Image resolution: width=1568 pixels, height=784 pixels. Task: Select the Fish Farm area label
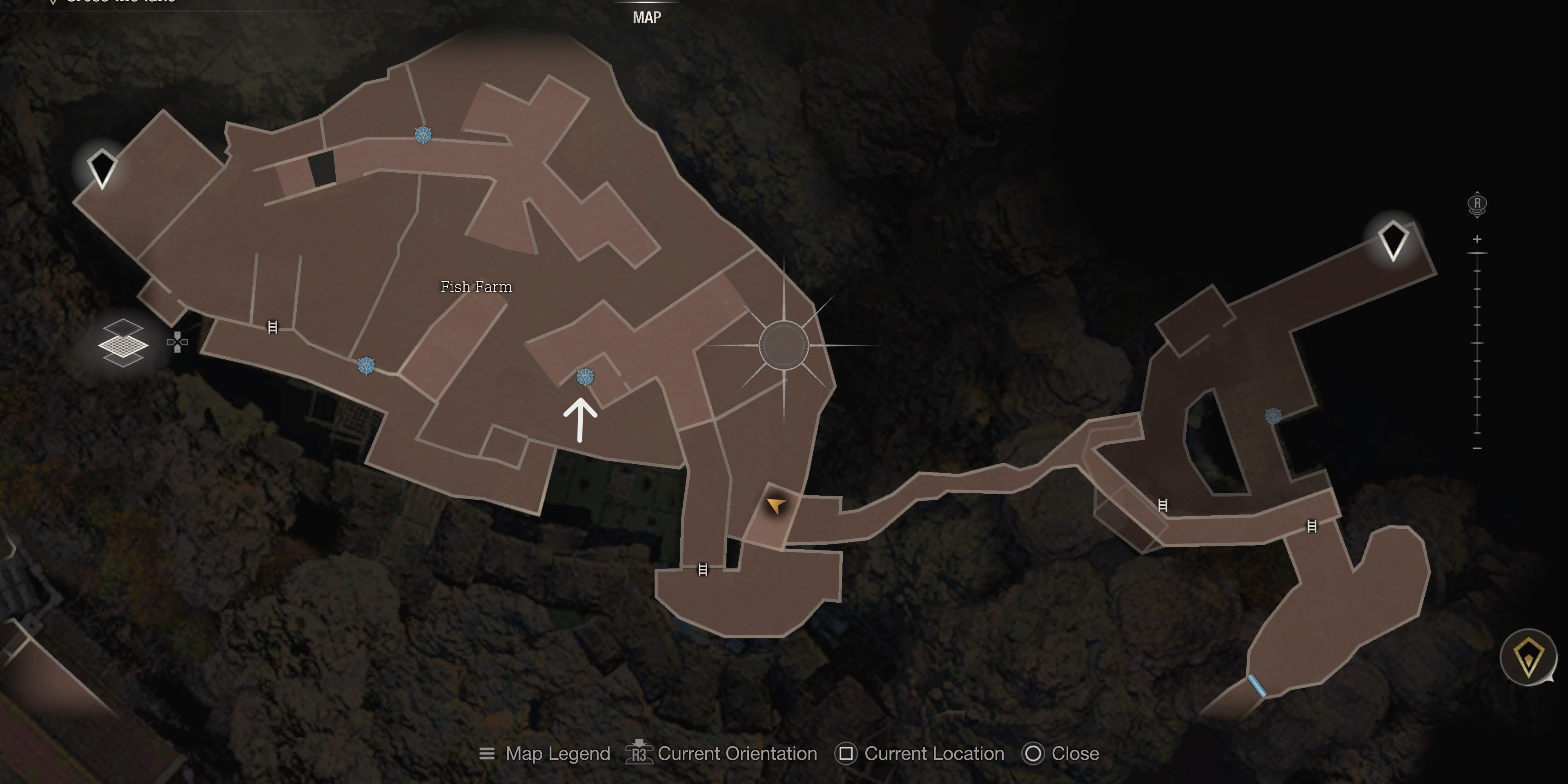tap(476, 287)
